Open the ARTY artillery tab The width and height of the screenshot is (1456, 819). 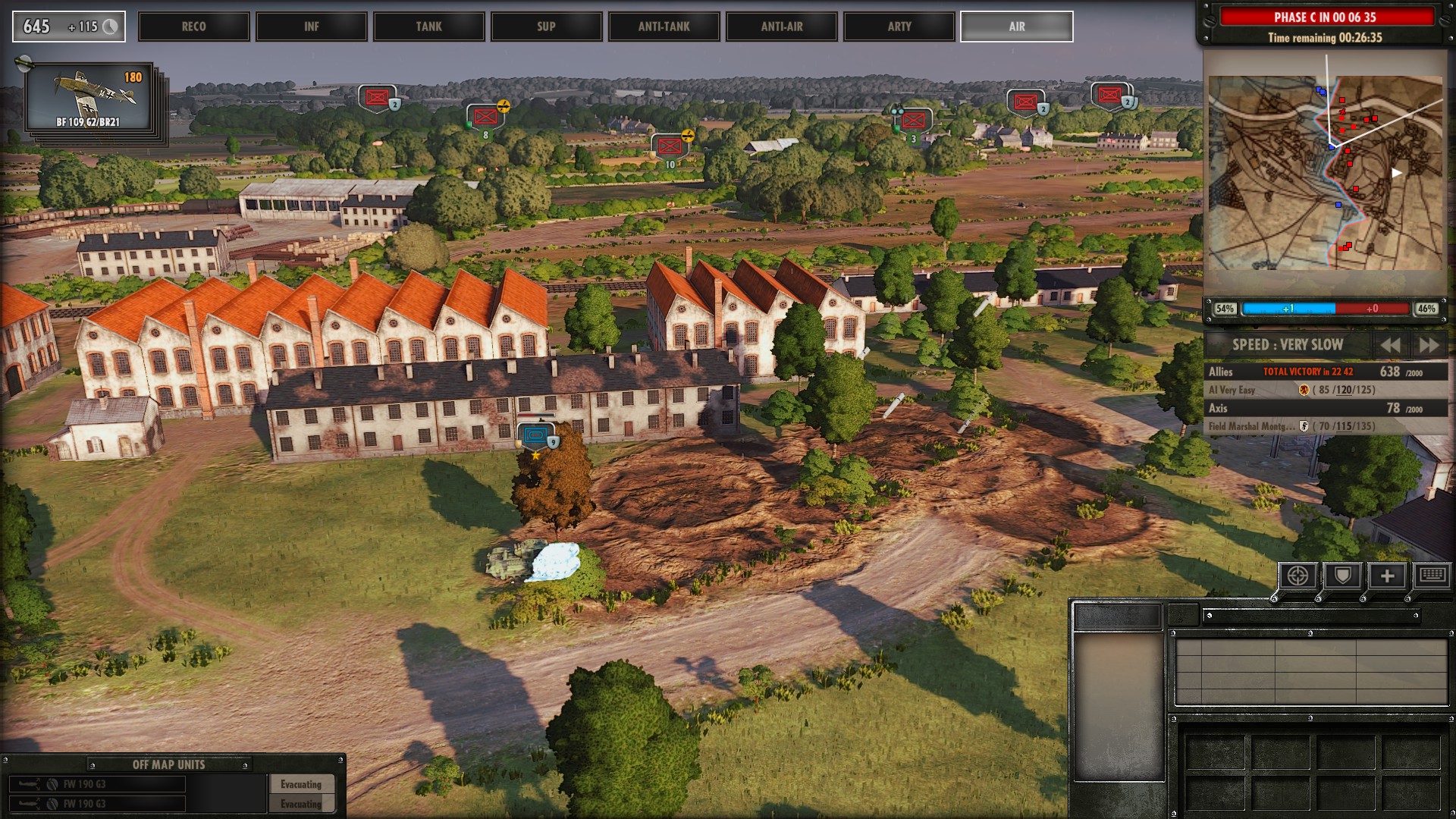click(899, 27)
